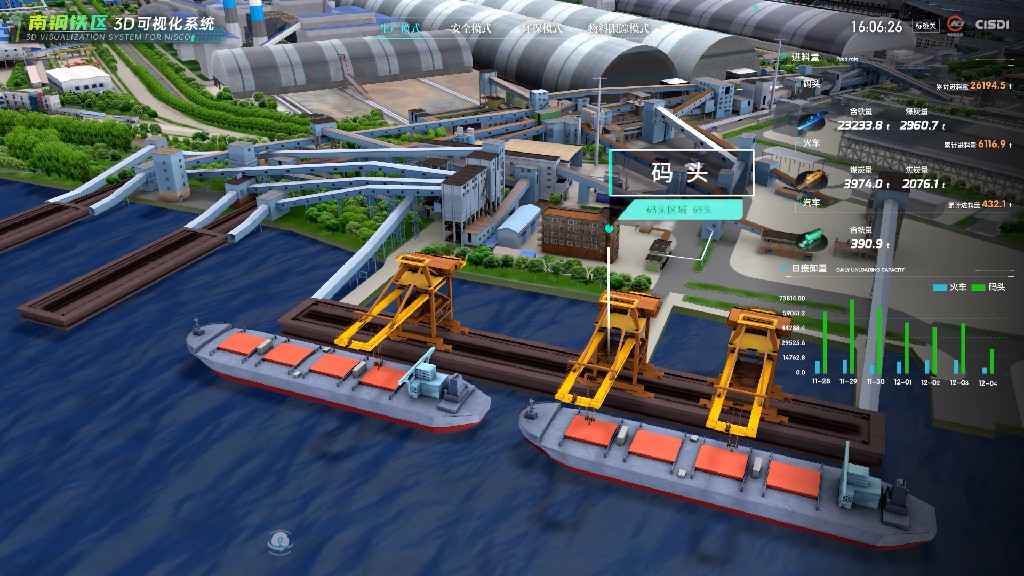Click the CISDI logo
1024x576 pixels.
pos(990,25)
